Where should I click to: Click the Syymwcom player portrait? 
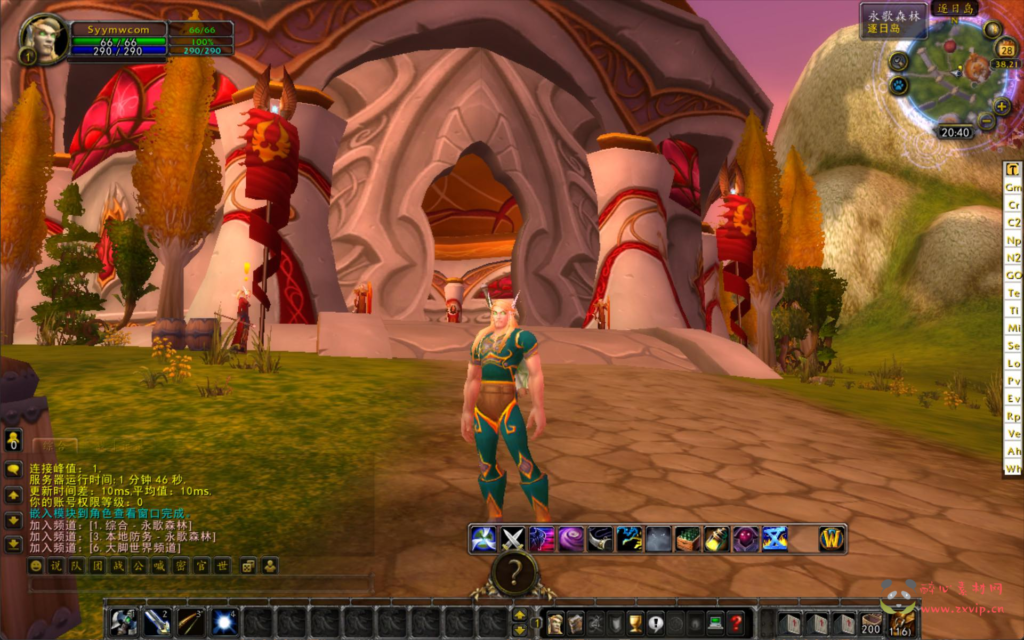pos(44,38)
